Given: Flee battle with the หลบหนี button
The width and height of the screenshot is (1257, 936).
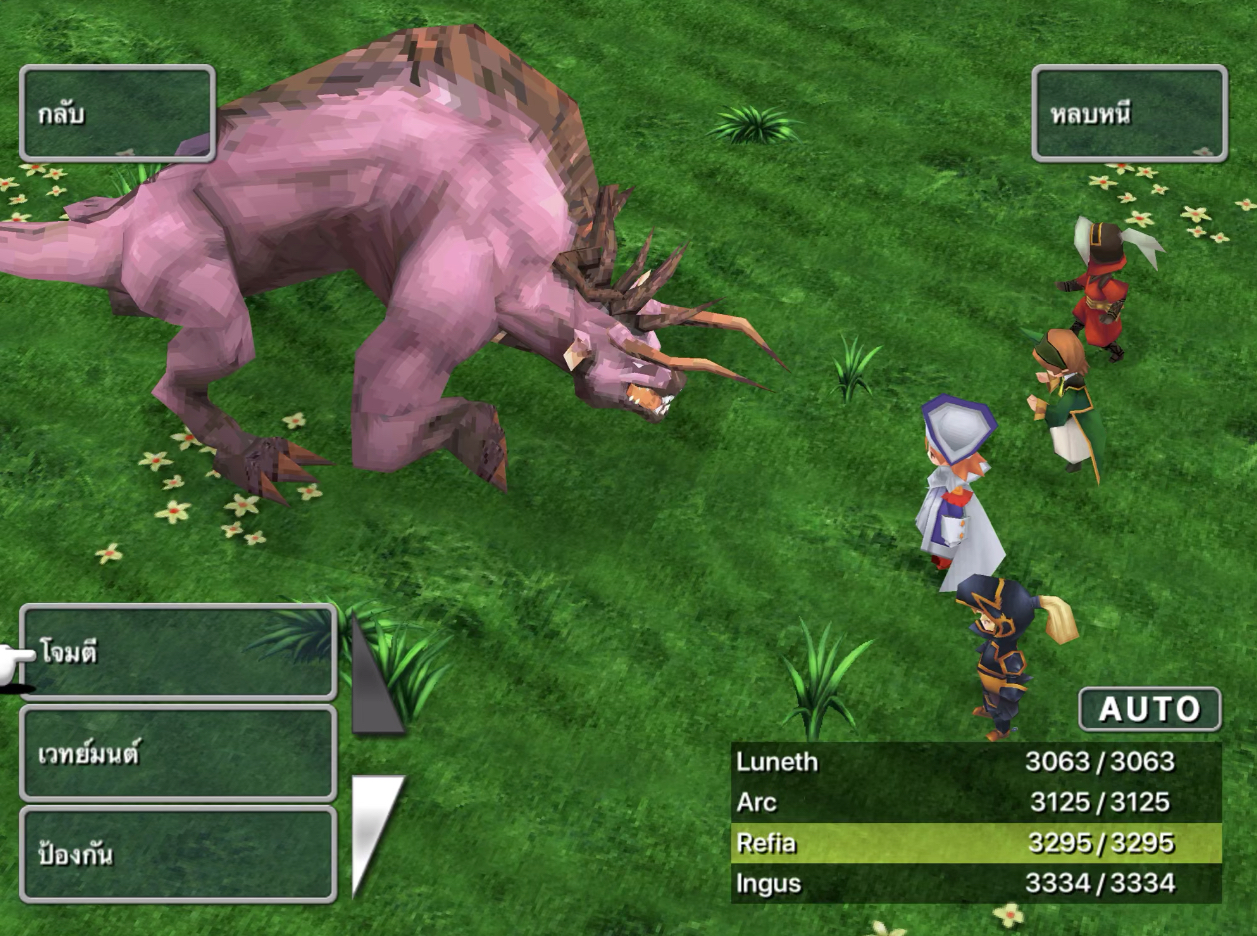Looking at the screenshot, I should (1129, 113).
